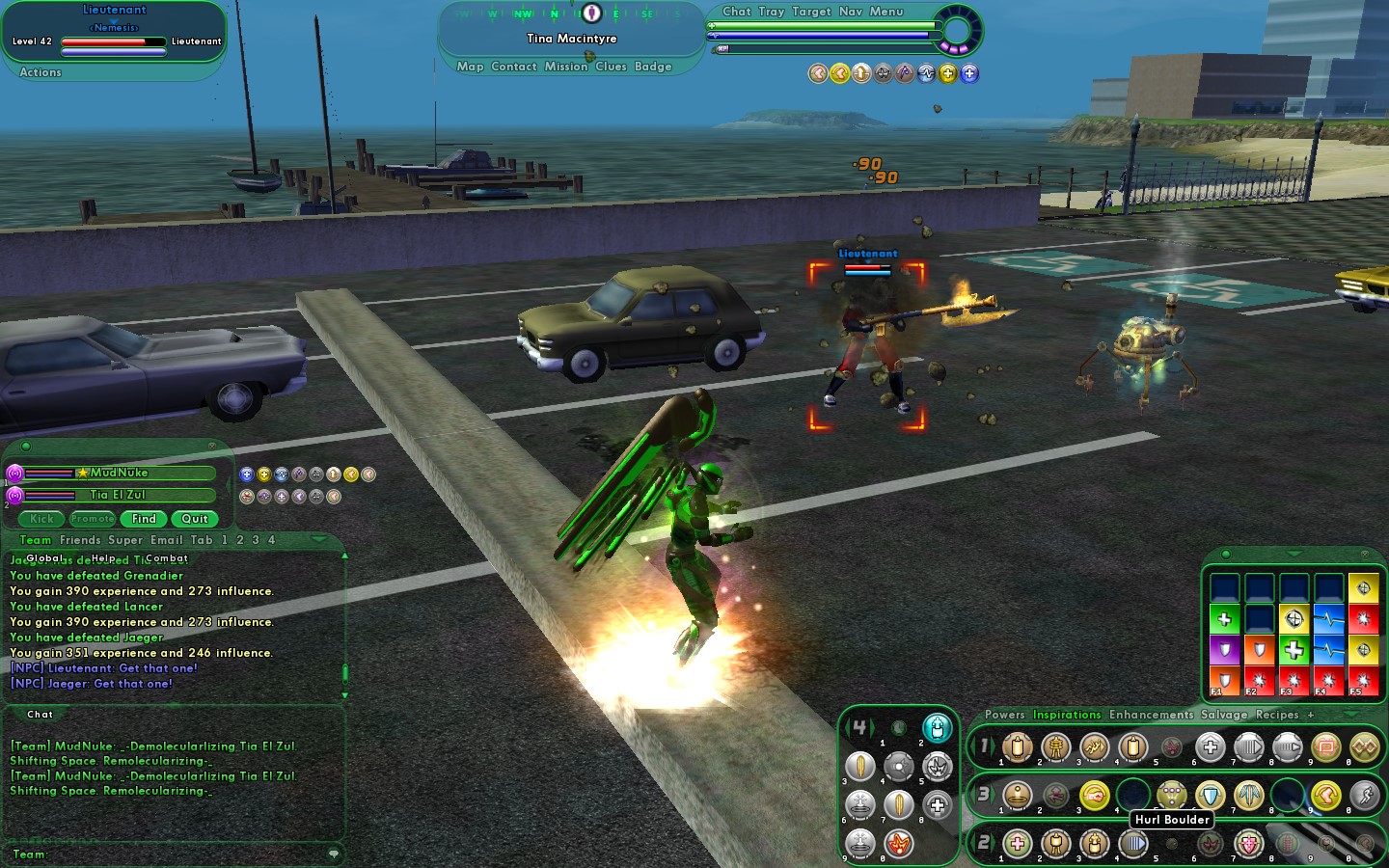Open the Target window toggle
This screenshot has height=868, width=1389.
click(811, 12)
